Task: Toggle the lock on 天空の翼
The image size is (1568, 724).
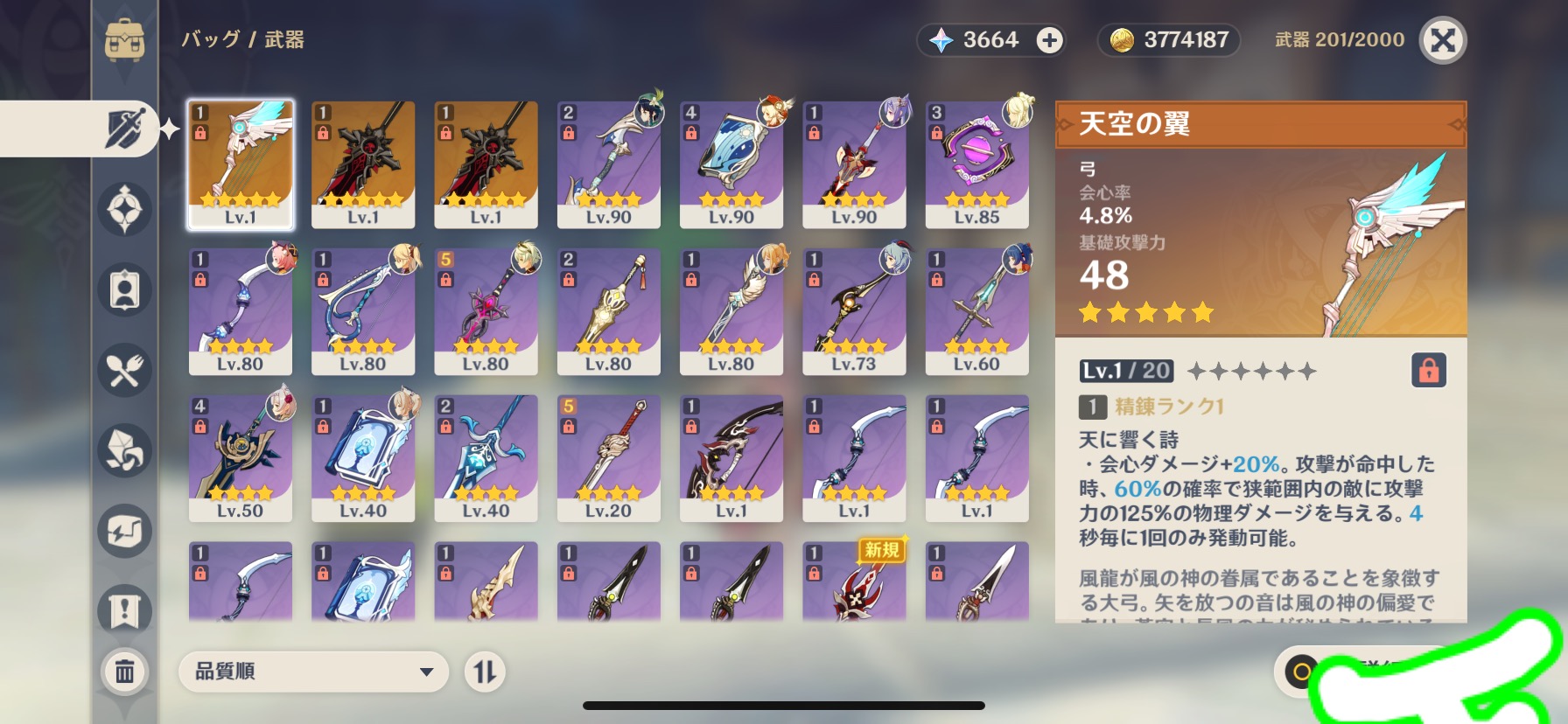Action: (1428, 371)
